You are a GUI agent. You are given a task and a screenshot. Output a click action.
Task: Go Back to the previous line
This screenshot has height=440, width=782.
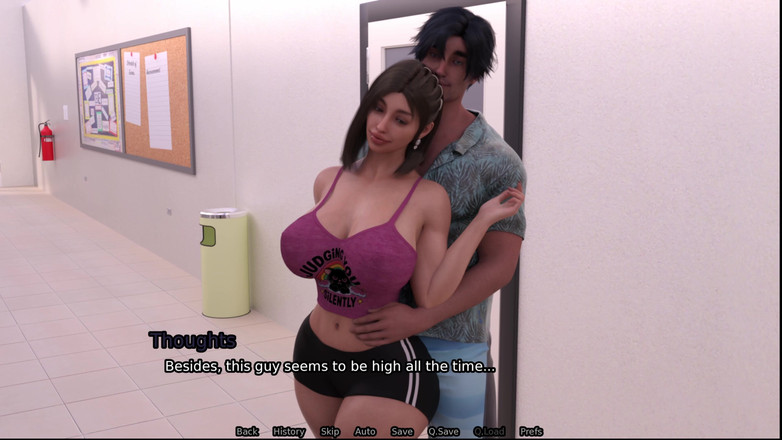(x=247, y=432)
